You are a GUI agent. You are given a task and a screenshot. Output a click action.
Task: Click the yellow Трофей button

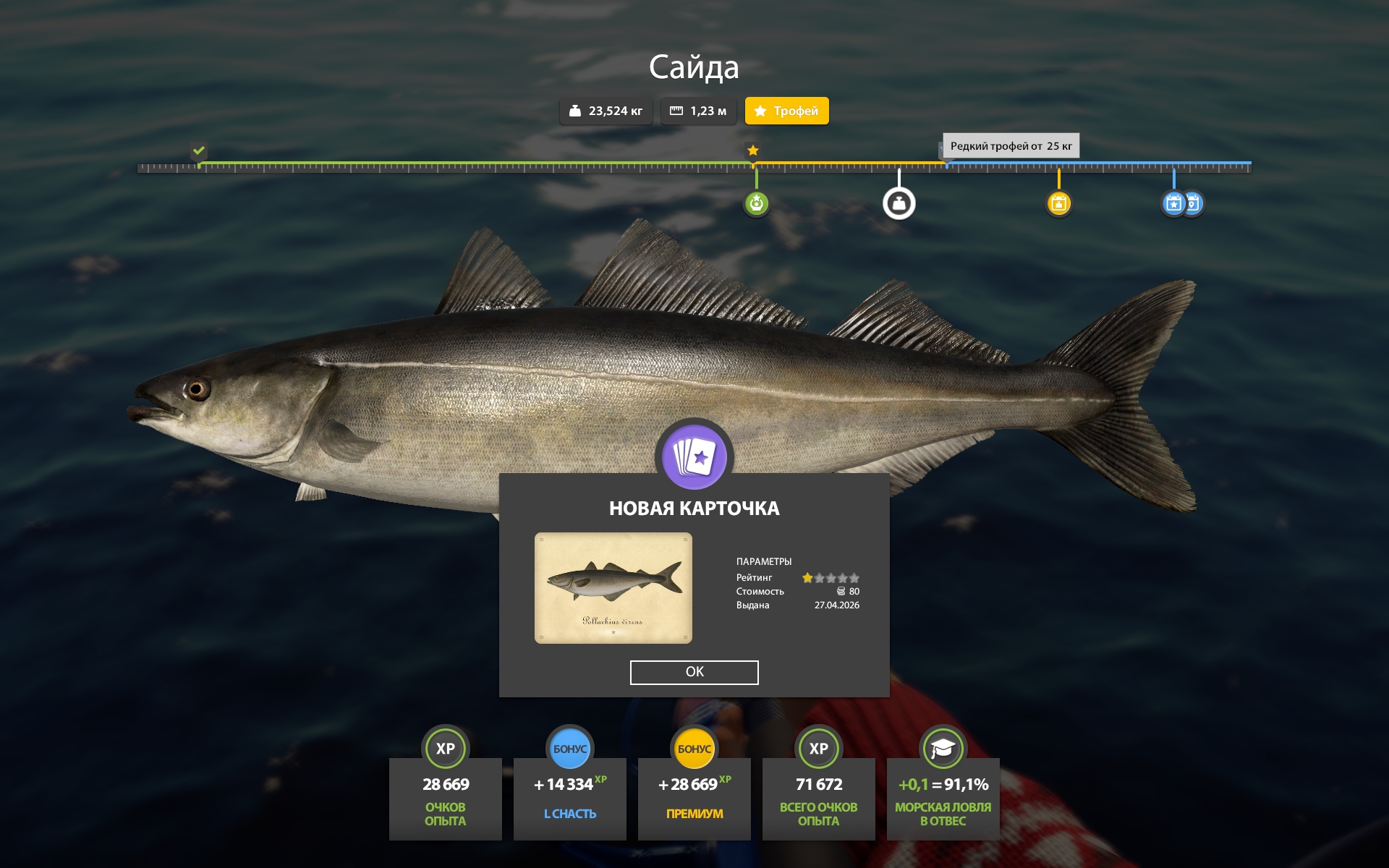point(786,111)
